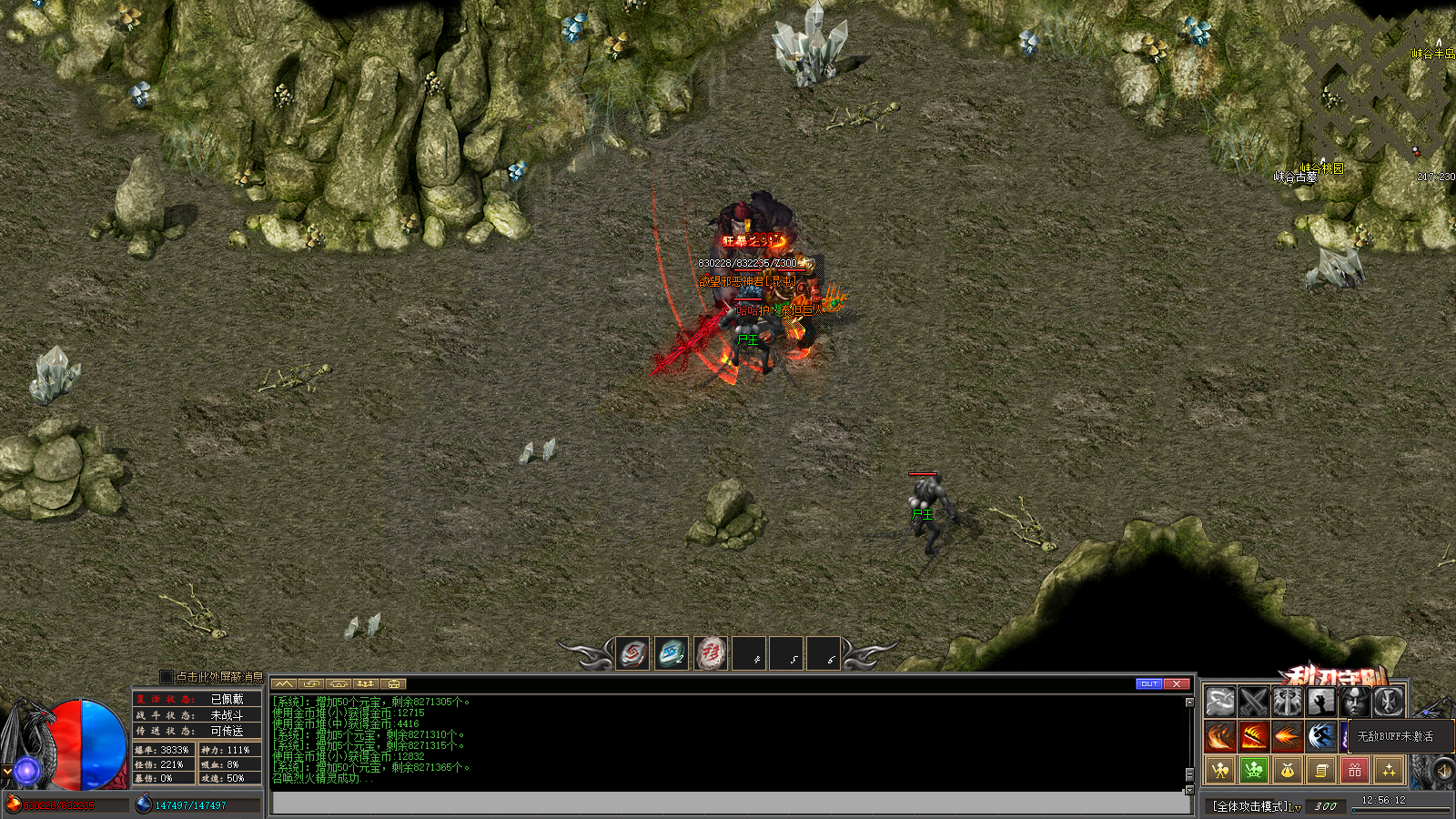Open the green crowned figure menu
This screenshot has width=1456, height=819.
click(1254, 771)
